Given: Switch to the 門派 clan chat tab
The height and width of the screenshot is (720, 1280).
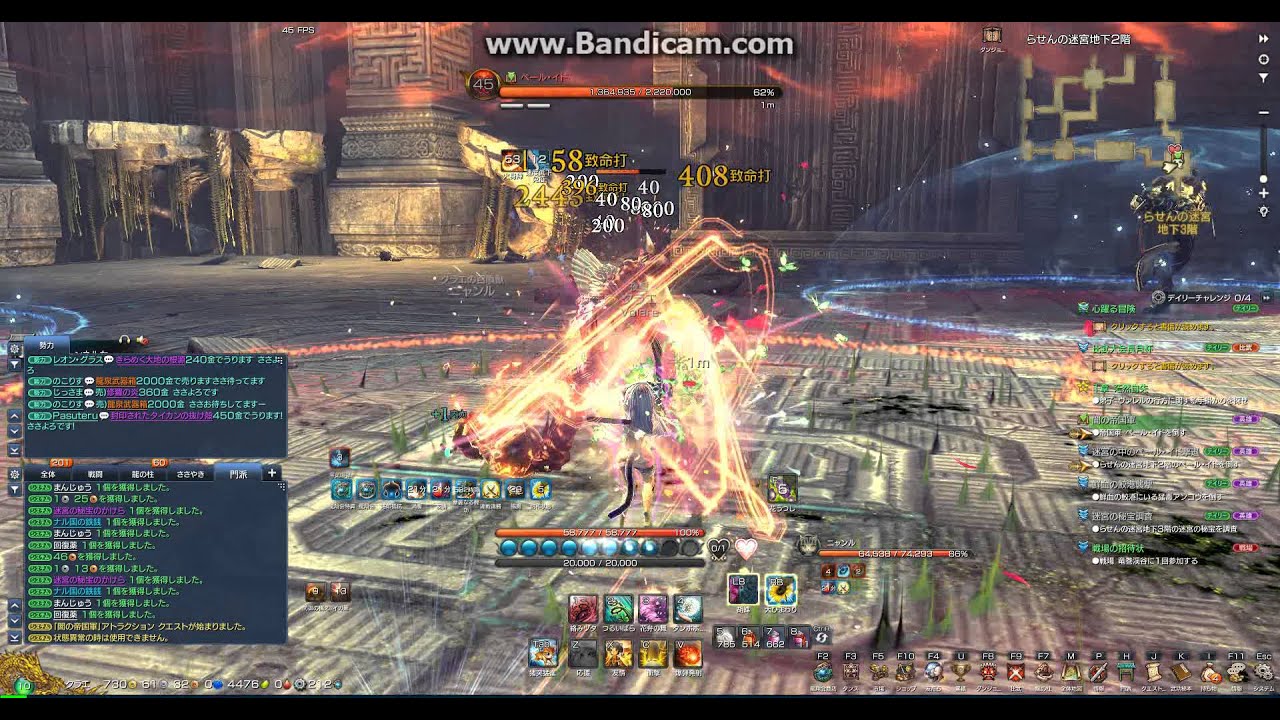Looking at the screenshot, I should click(x=237, y=473).
